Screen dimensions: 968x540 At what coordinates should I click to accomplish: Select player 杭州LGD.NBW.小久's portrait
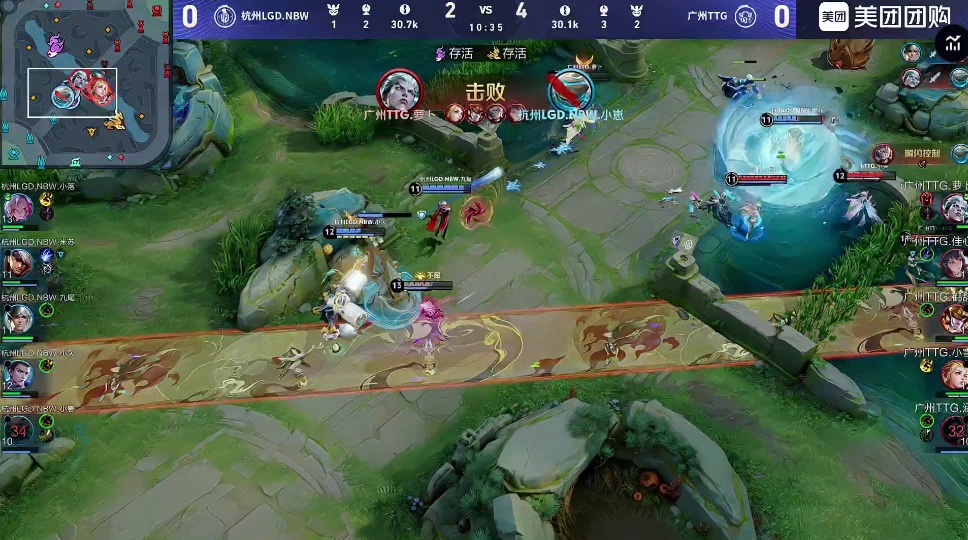[20, 374]
